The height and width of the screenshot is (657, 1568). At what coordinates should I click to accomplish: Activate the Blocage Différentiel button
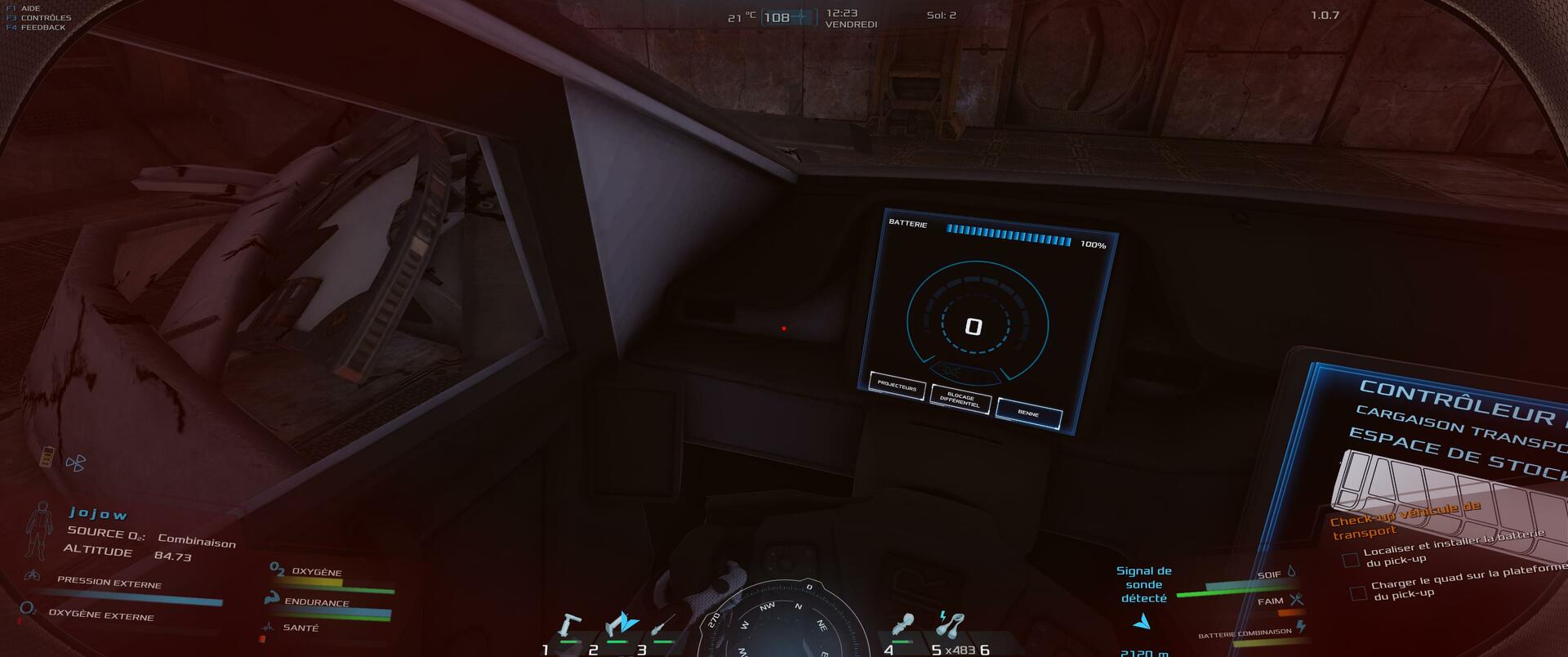point(960,400)
